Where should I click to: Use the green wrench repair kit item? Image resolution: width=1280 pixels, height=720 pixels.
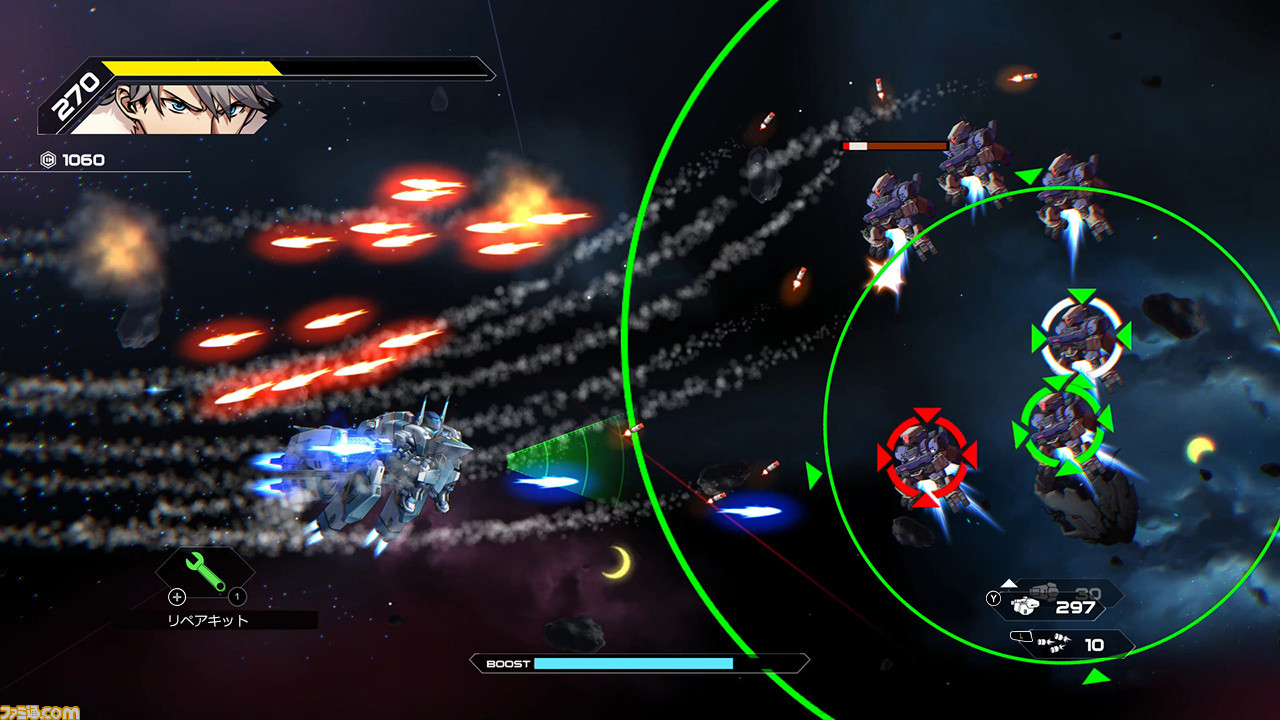pyautogui.click(x=205, y=571)
